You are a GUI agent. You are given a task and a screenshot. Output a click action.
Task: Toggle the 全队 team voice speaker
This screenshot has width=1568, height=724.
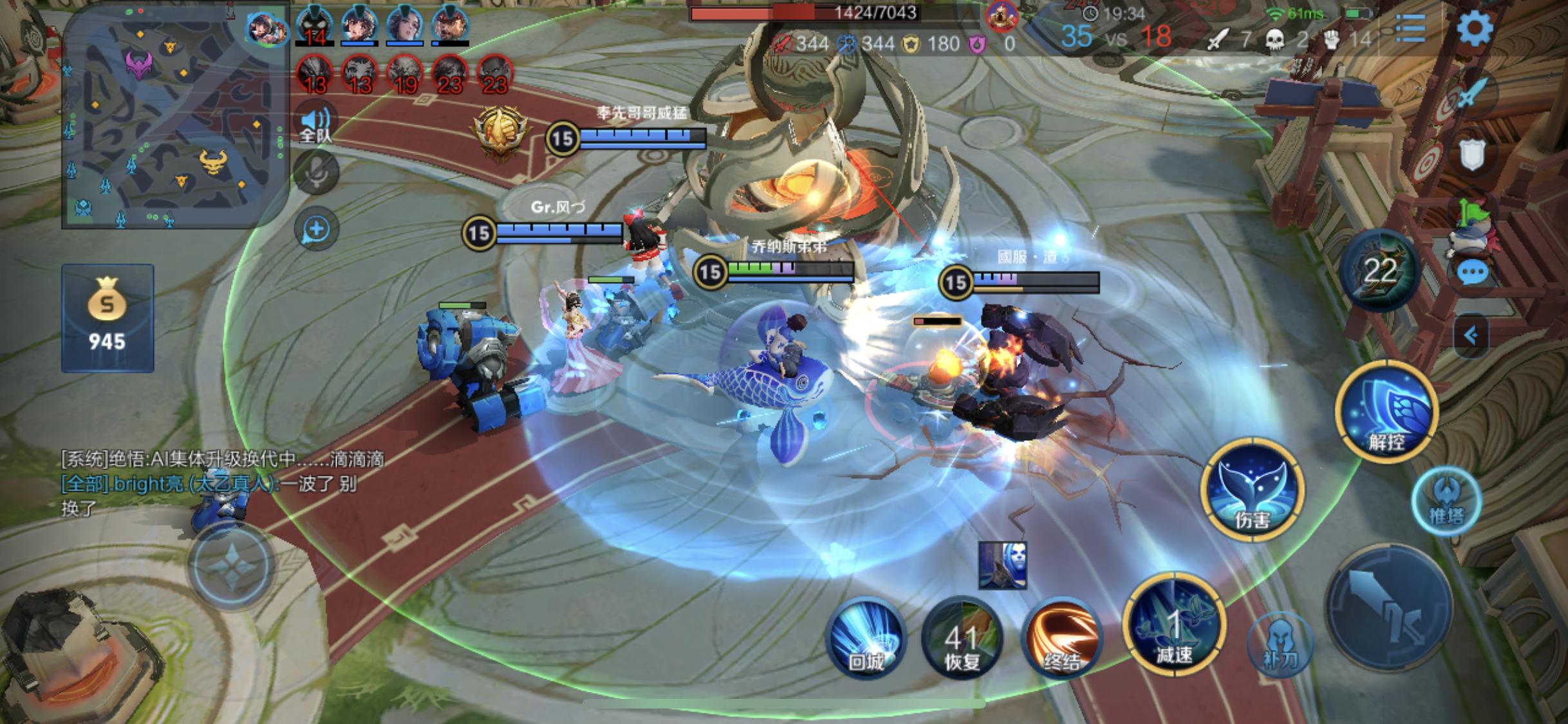click(315, 124)
